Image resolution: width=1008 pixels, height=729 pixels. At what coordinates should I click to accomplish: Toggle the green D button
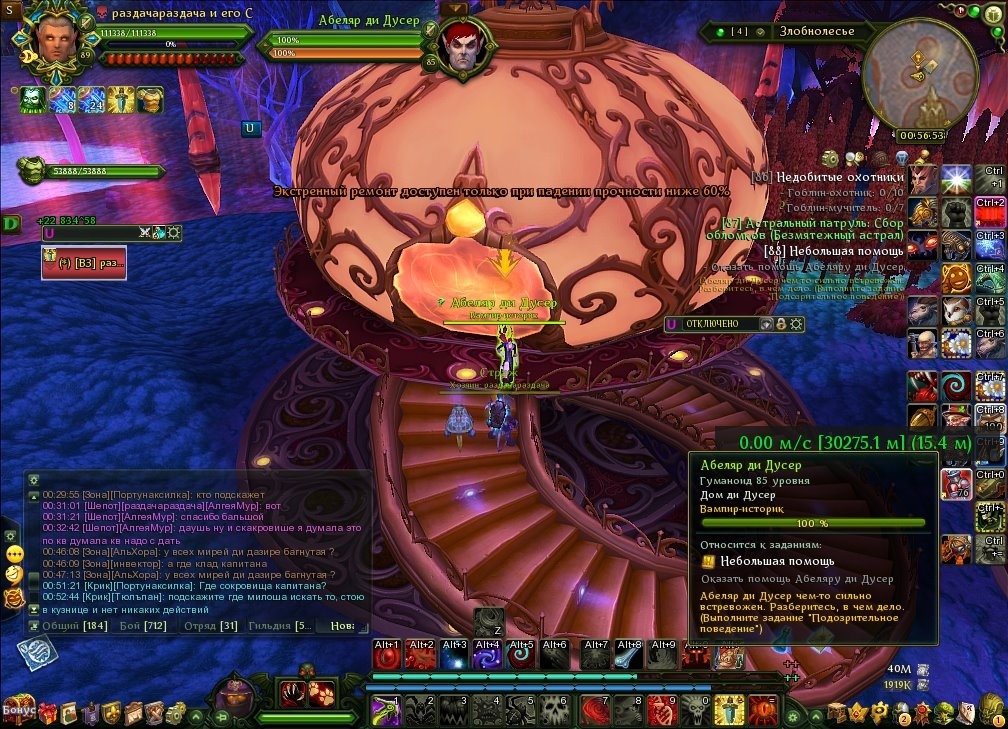click(x=11, y=222)
